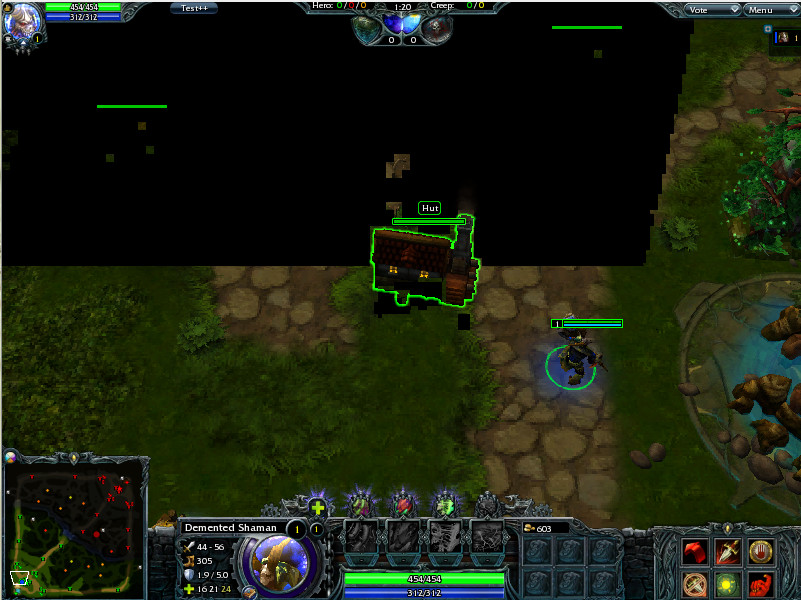801x600 pixels.
Task: Activate the sword attack command
Action: point(728,552)
